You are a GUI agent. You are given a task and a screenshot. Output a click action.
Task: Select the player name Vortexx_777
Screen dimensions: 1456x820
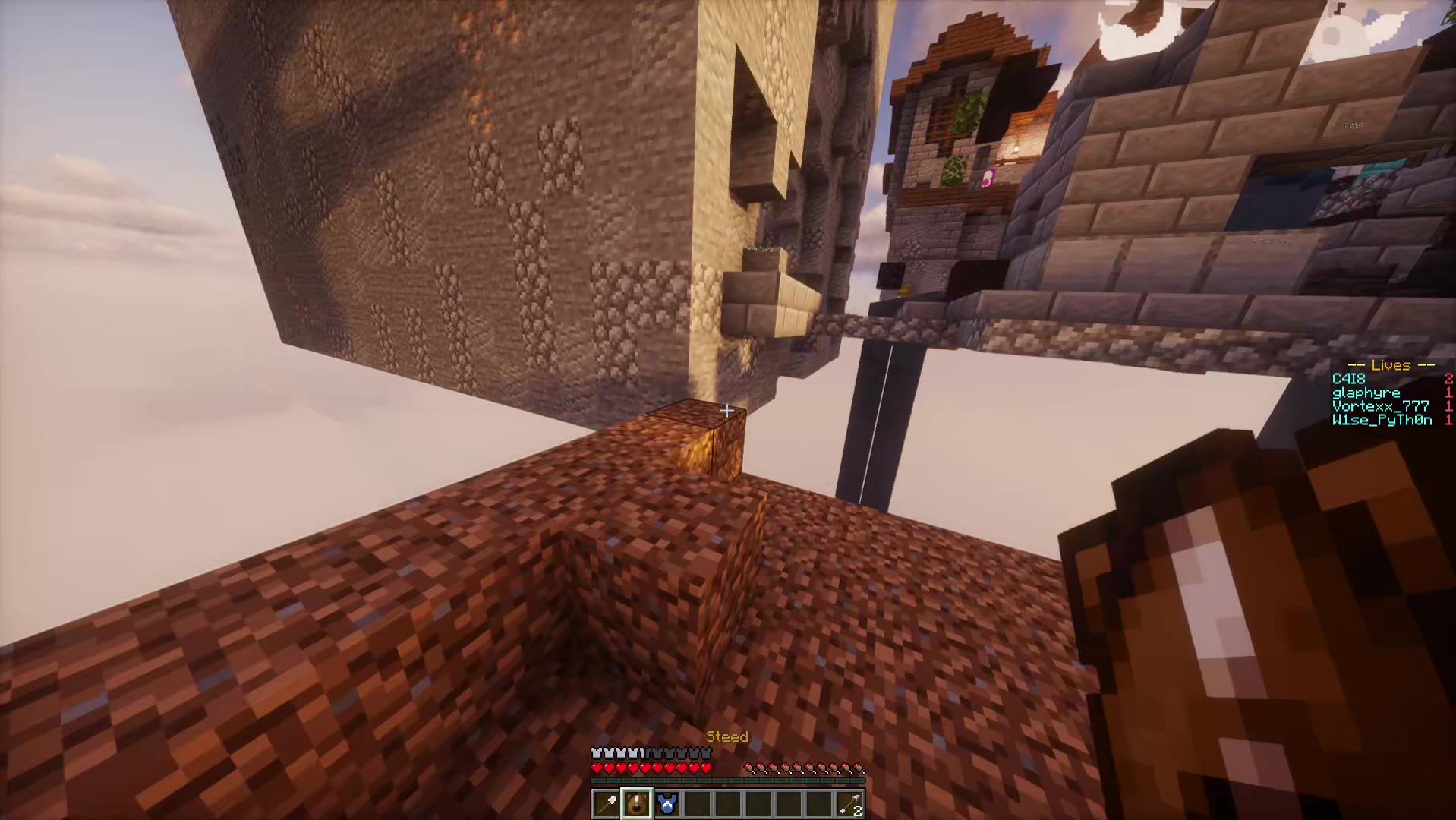(1379, 405)
